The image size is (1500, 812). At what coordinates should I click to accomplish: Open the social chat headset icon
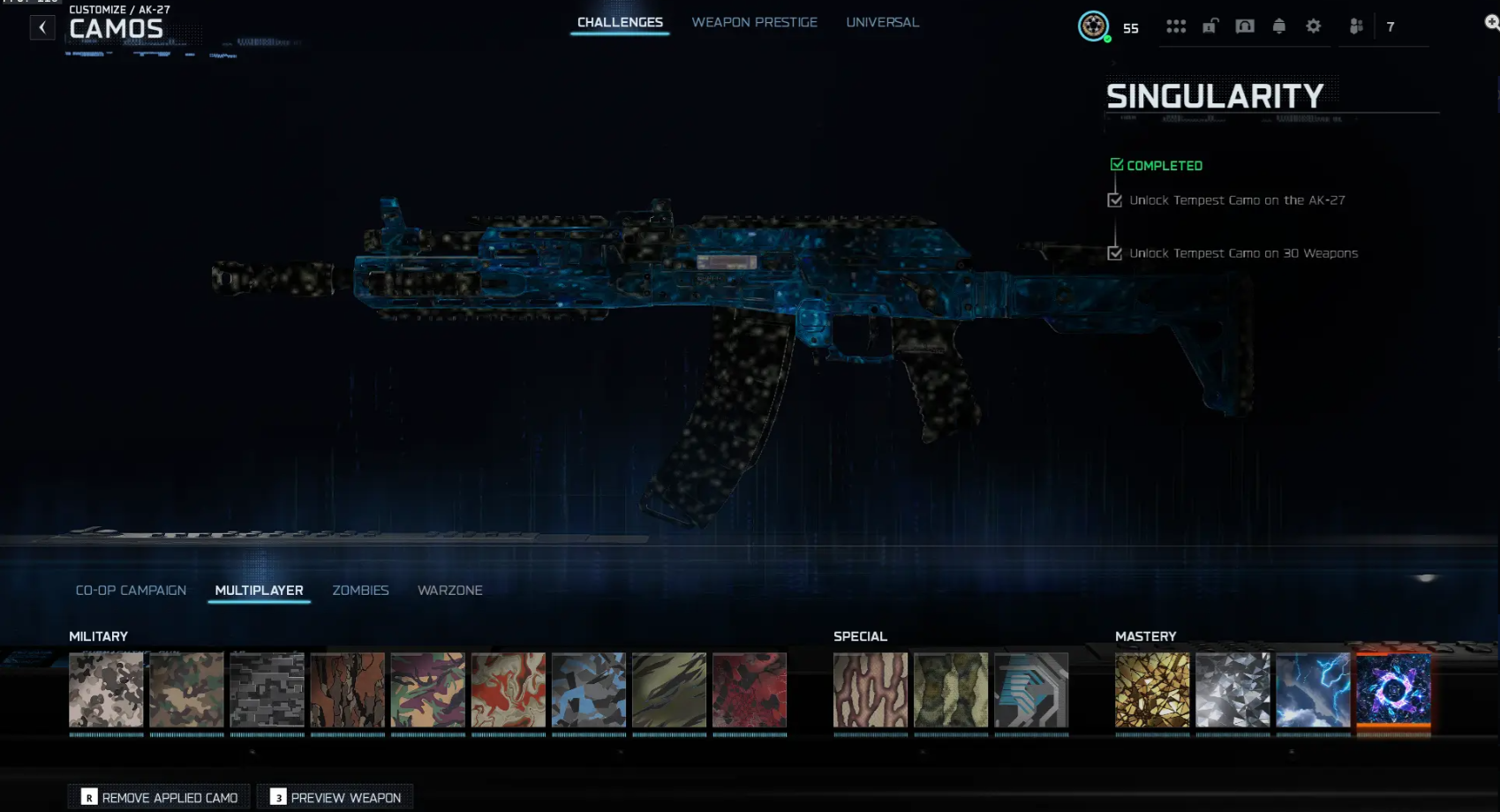[x=1245, y=26]
